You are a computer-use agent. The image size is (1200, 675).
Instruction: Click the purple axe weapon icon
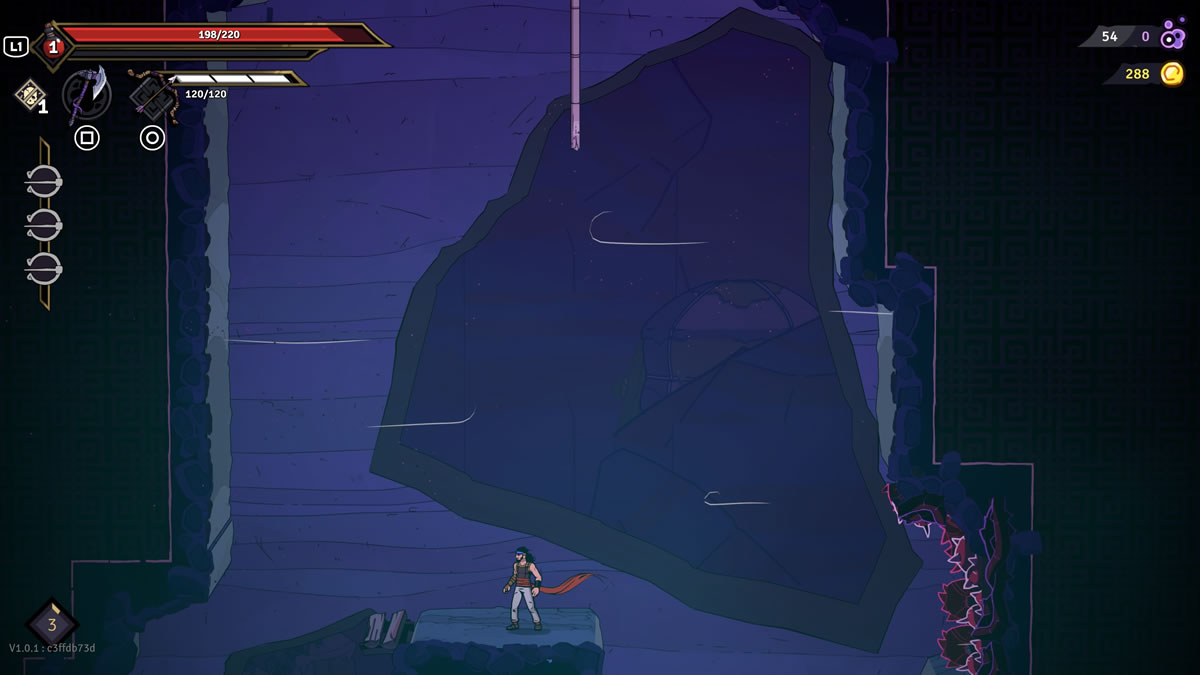(x=87, y=94)
